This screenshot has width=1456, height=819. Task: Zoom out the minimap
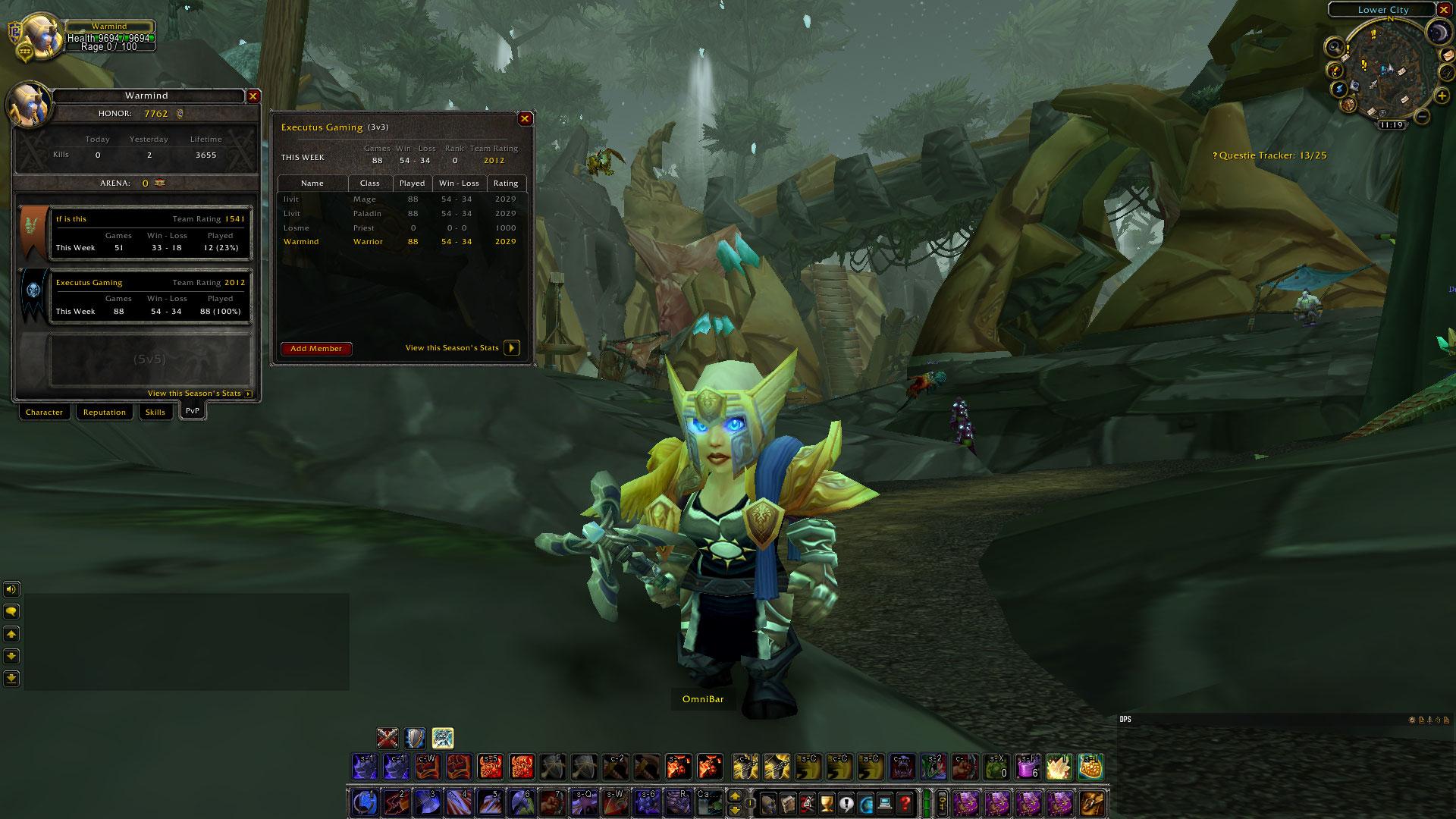point(1422,116)
